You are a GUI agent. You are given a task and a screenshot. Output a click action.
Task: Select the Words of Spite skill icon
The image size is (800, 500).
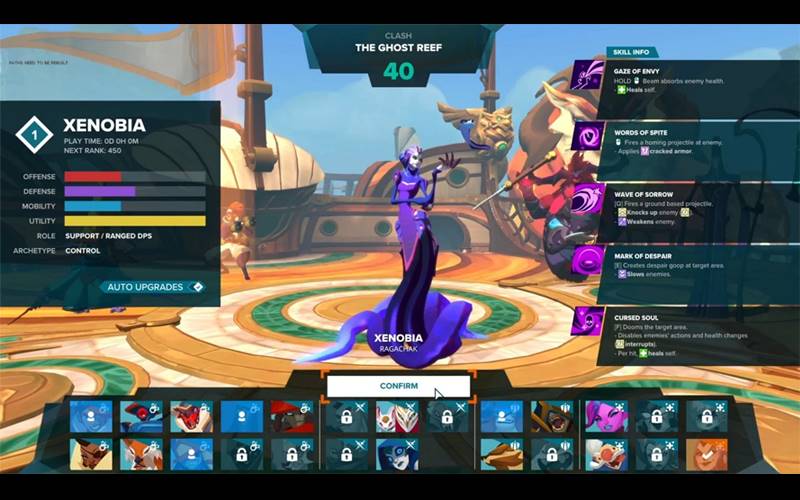tap(588, 137)
